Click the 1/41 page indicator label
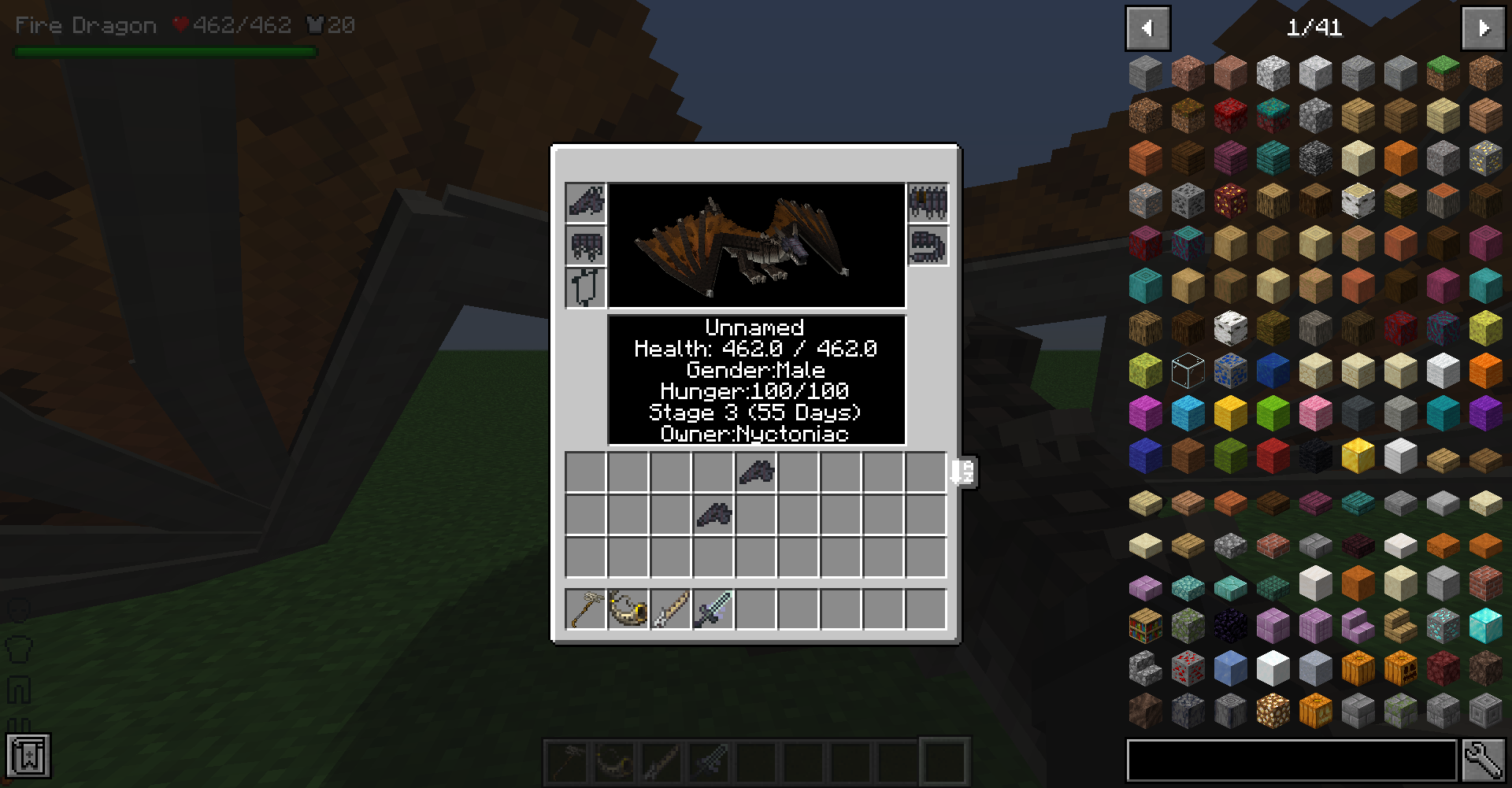The height and width of the screenshot is (788, 1512). click(1315, 29)
